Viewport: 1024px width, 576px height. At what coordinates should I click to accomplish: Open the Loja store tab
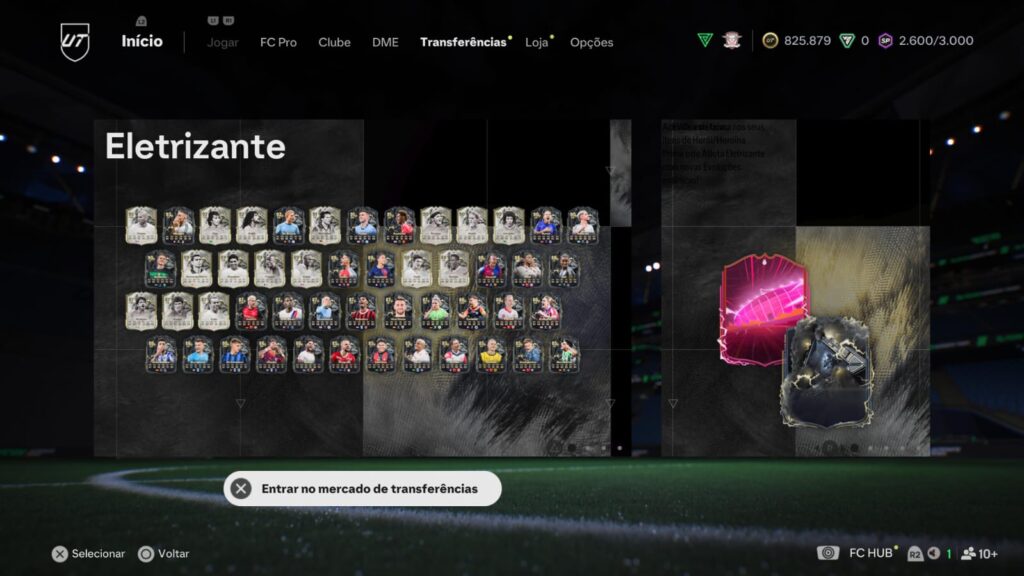[x=537, y=43]
